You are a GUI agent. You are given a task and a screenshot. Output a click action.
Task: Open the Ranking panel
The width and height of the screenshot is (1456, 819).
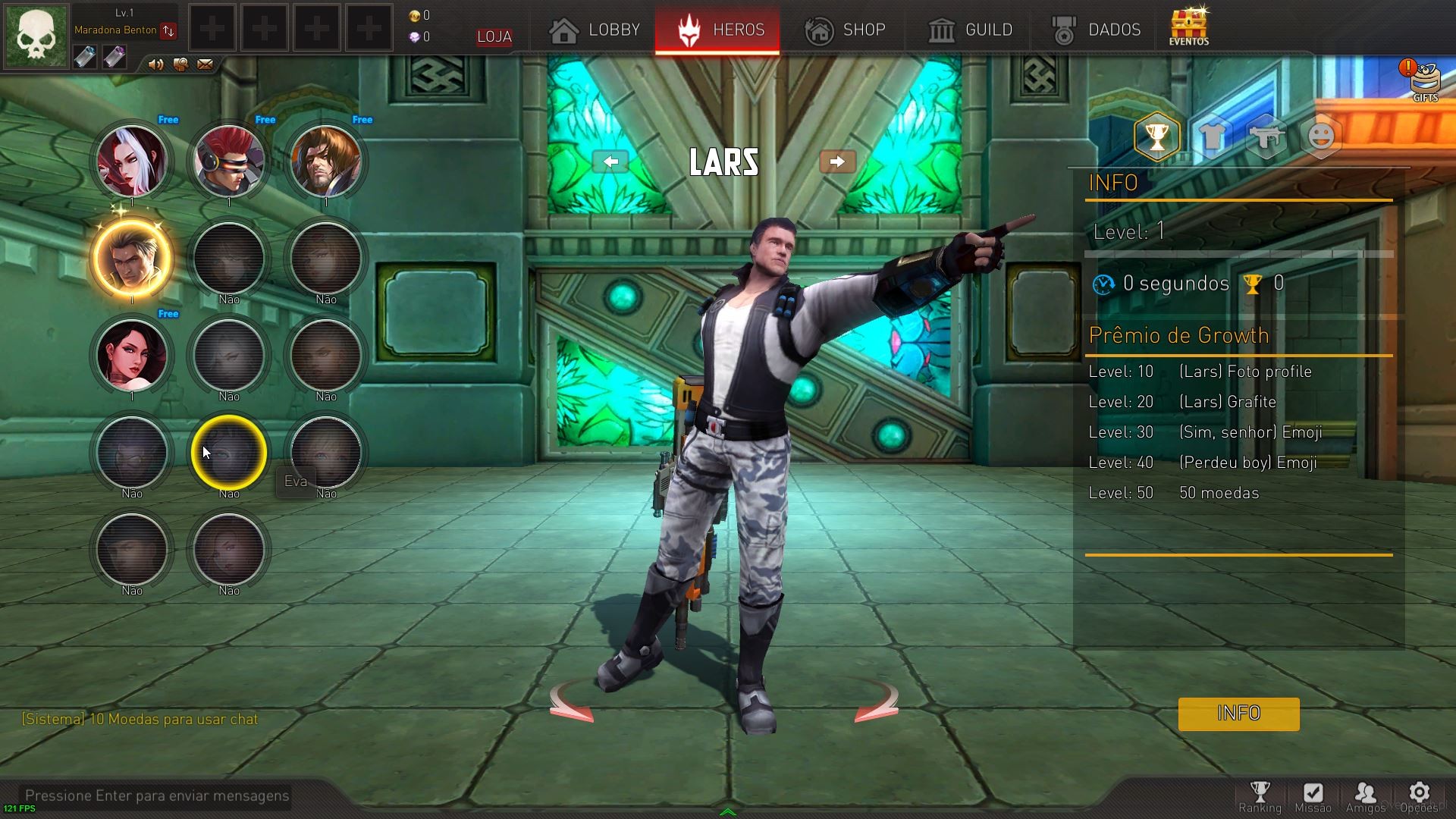click(1260, 797)
